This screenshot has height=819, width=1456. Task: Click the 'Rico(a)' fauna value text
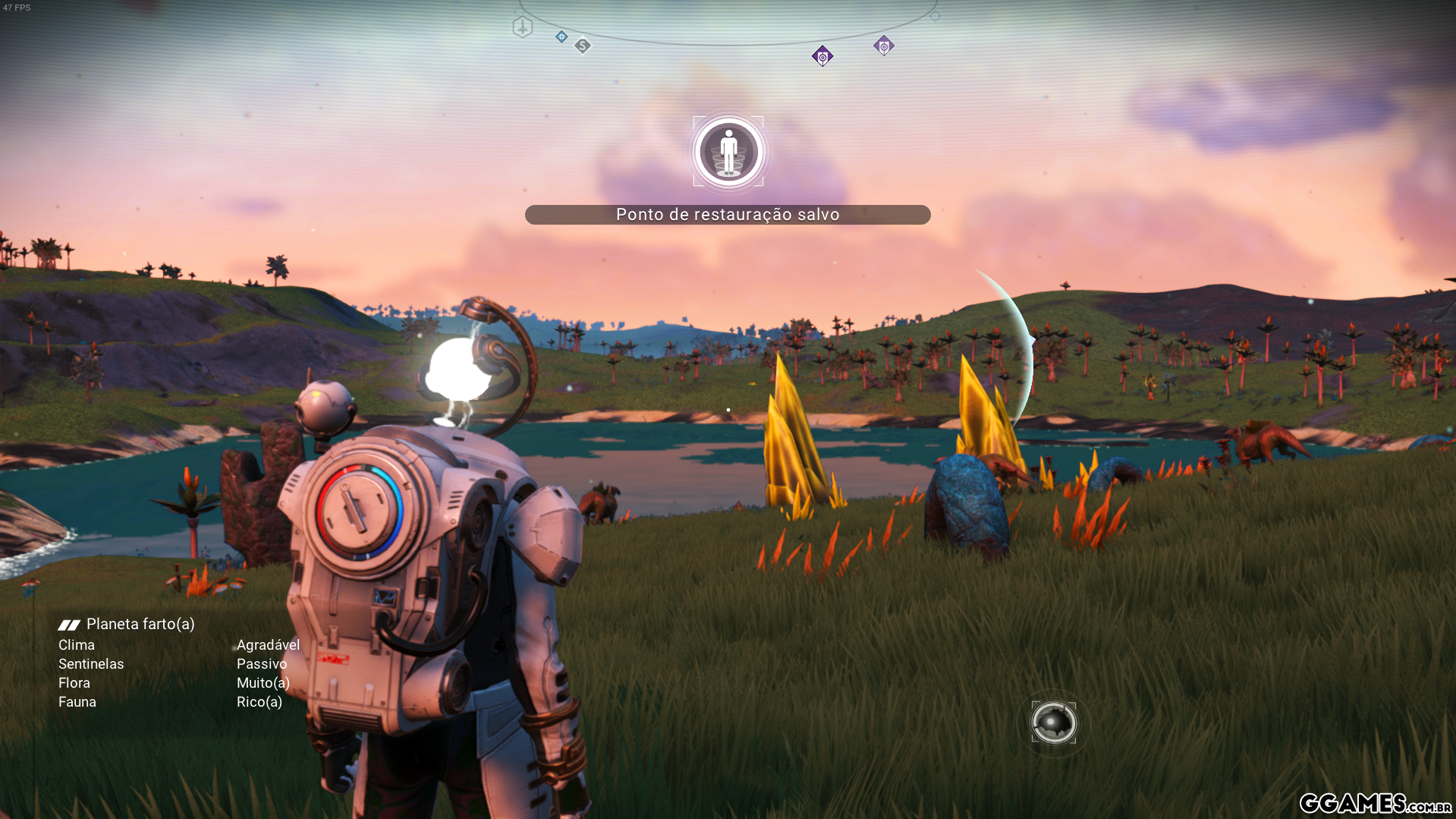pyautogui.click(x=259, y=701)
